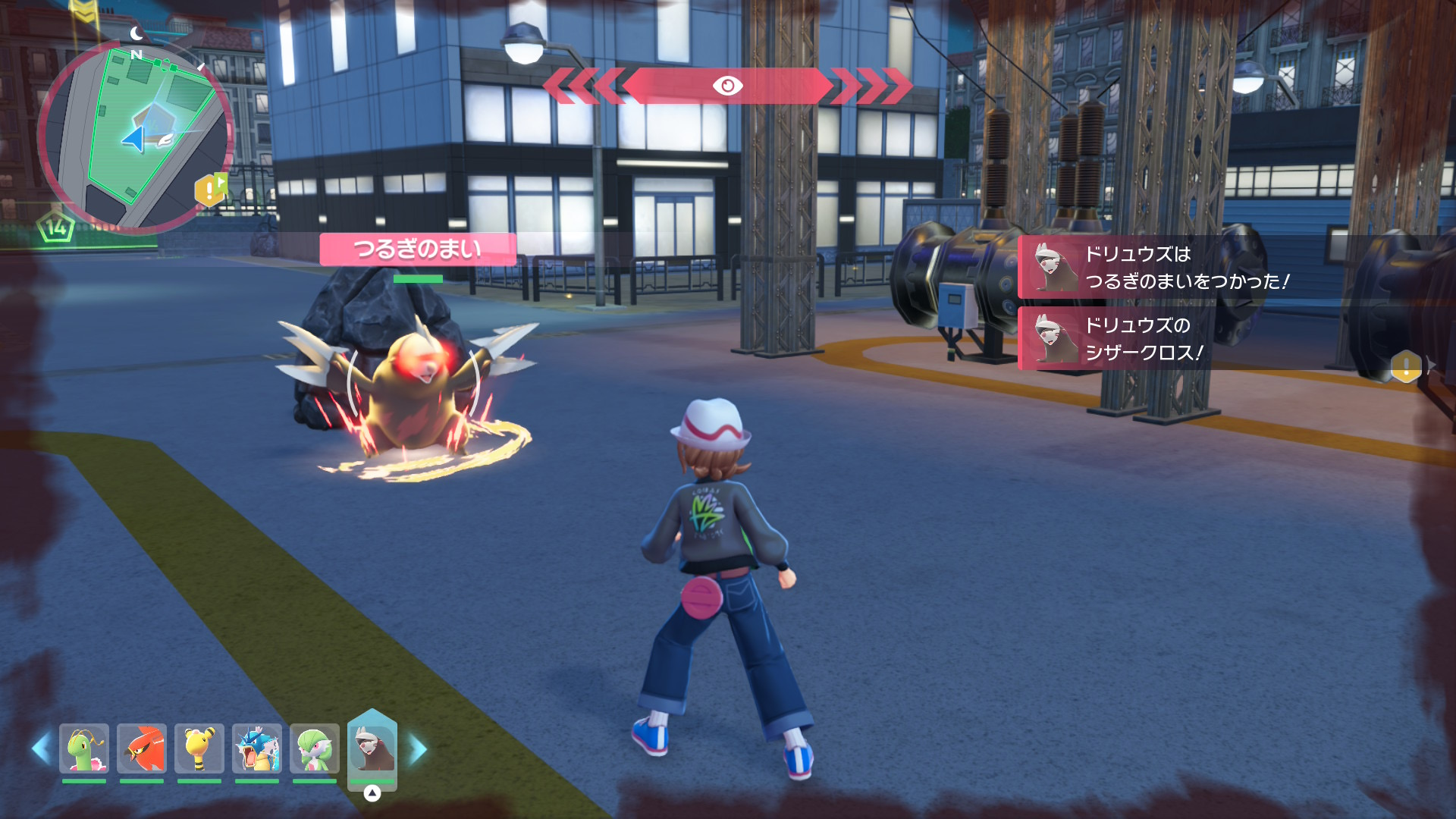The width and height of the screenshot is (1456, 819).
Task: Select the active Excadrill party slot
Action: point(372,748)
